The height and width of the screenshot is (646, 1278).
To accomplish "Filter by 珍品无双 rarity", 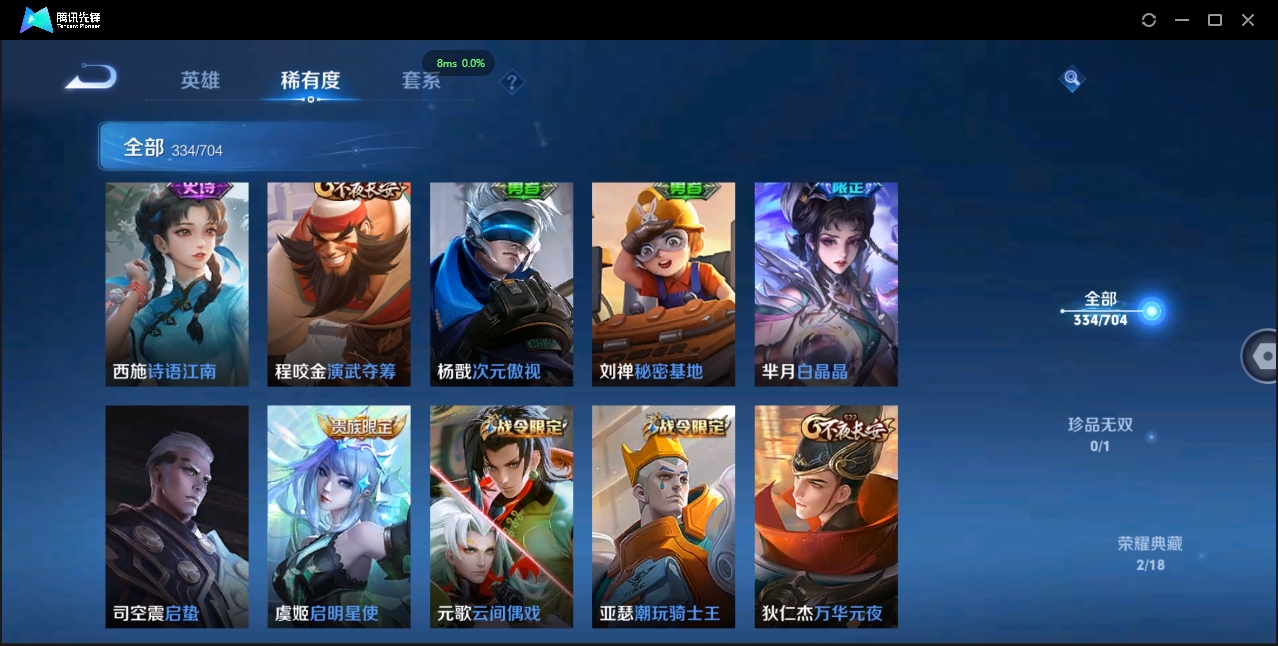I will pyautogui.click(x=1100, y=434).
